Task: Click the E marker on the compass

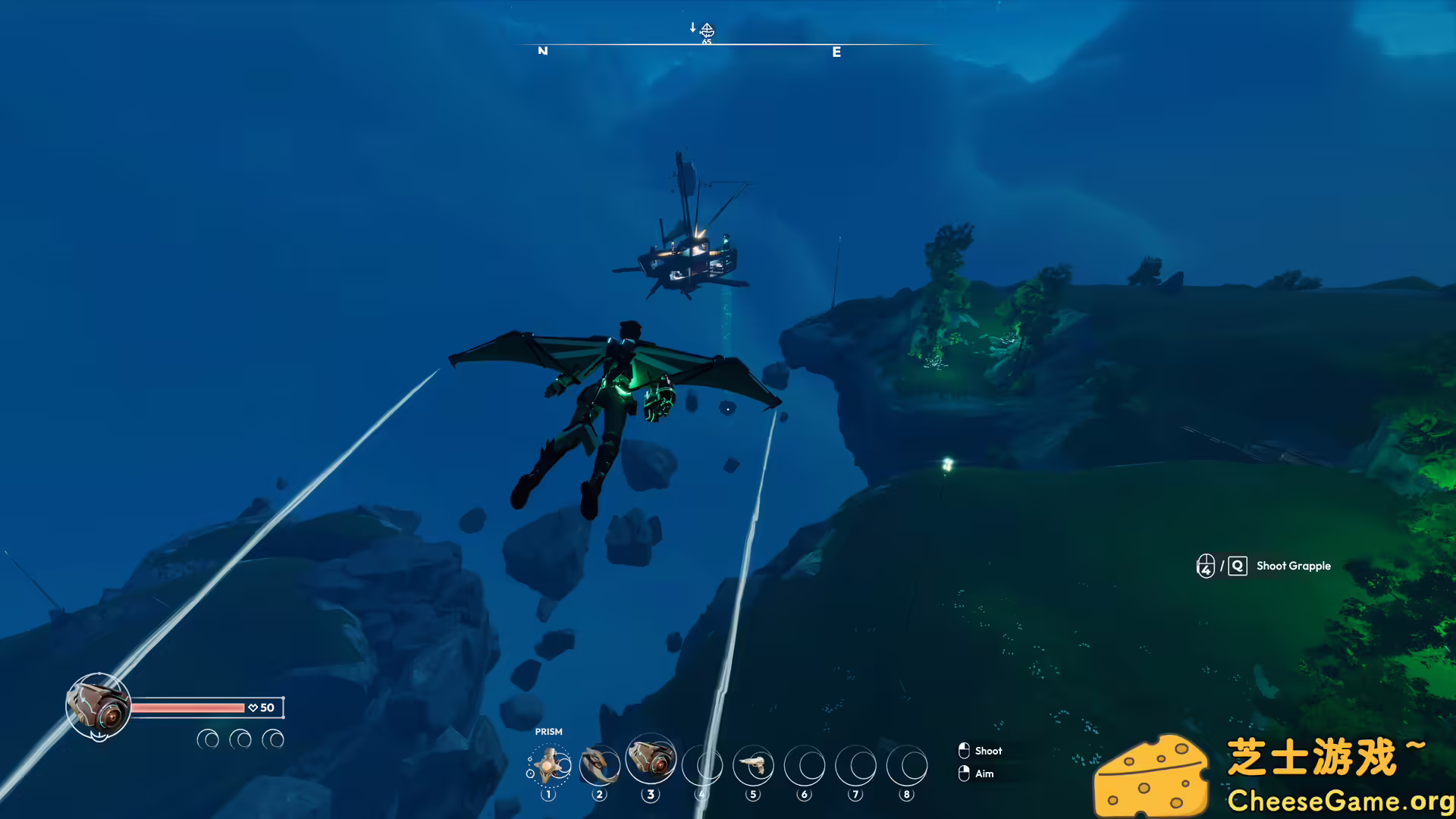Action: [836, 52]
